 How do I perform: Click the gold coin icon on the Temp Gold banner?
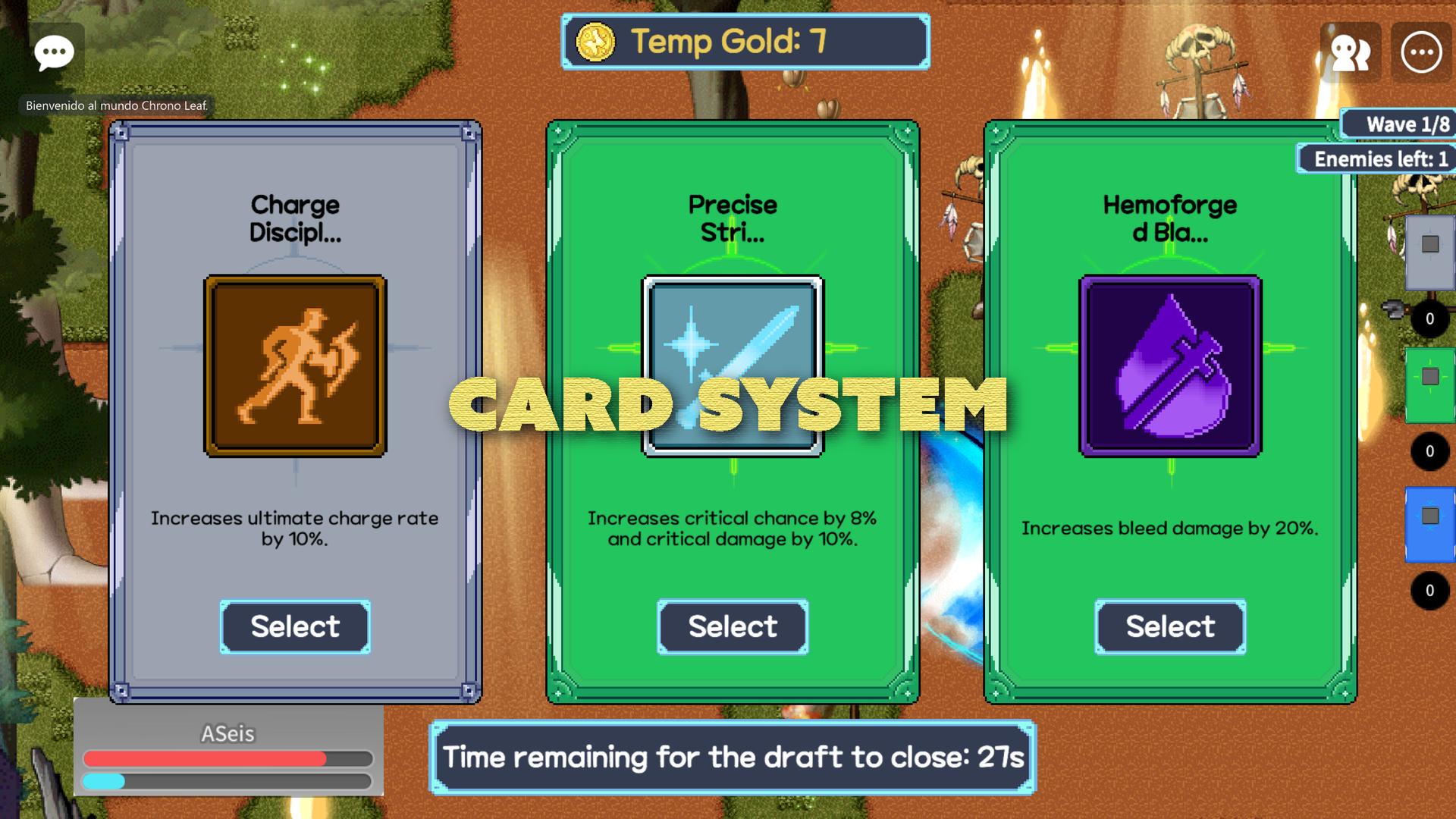tap(596, 42)
